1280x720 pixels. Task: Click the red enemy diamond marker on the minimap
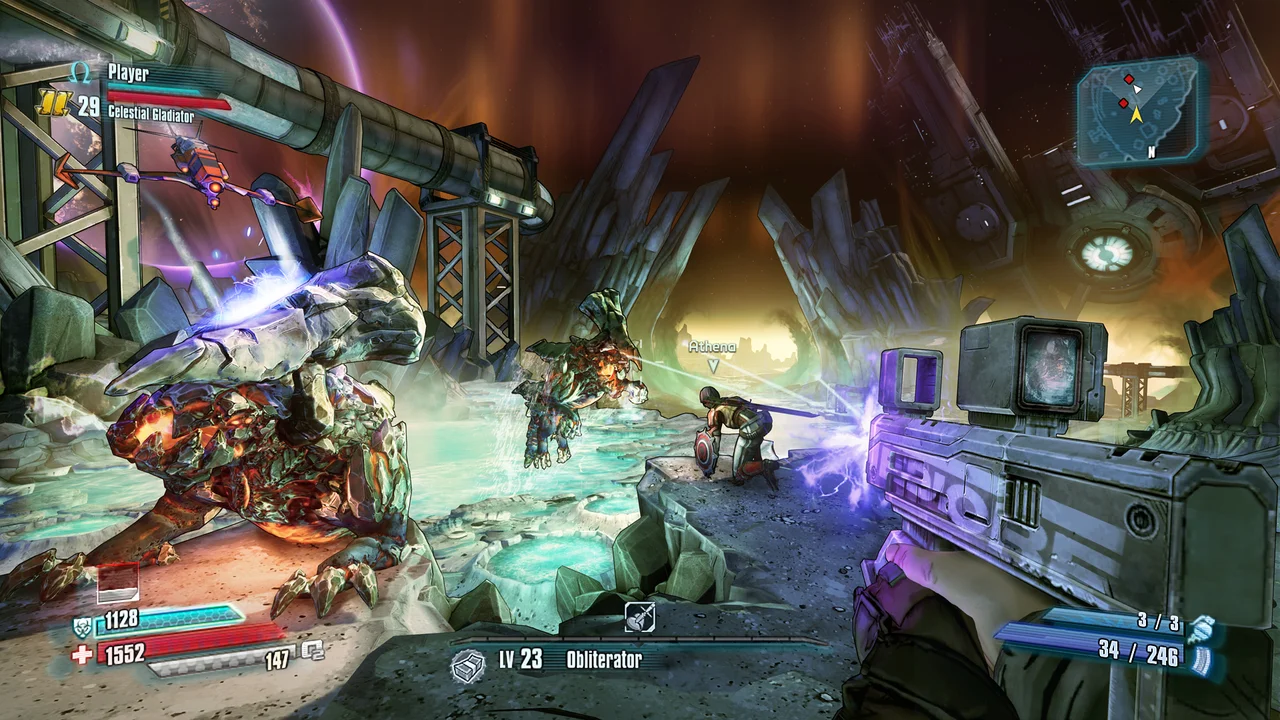tap(1129, 79)
